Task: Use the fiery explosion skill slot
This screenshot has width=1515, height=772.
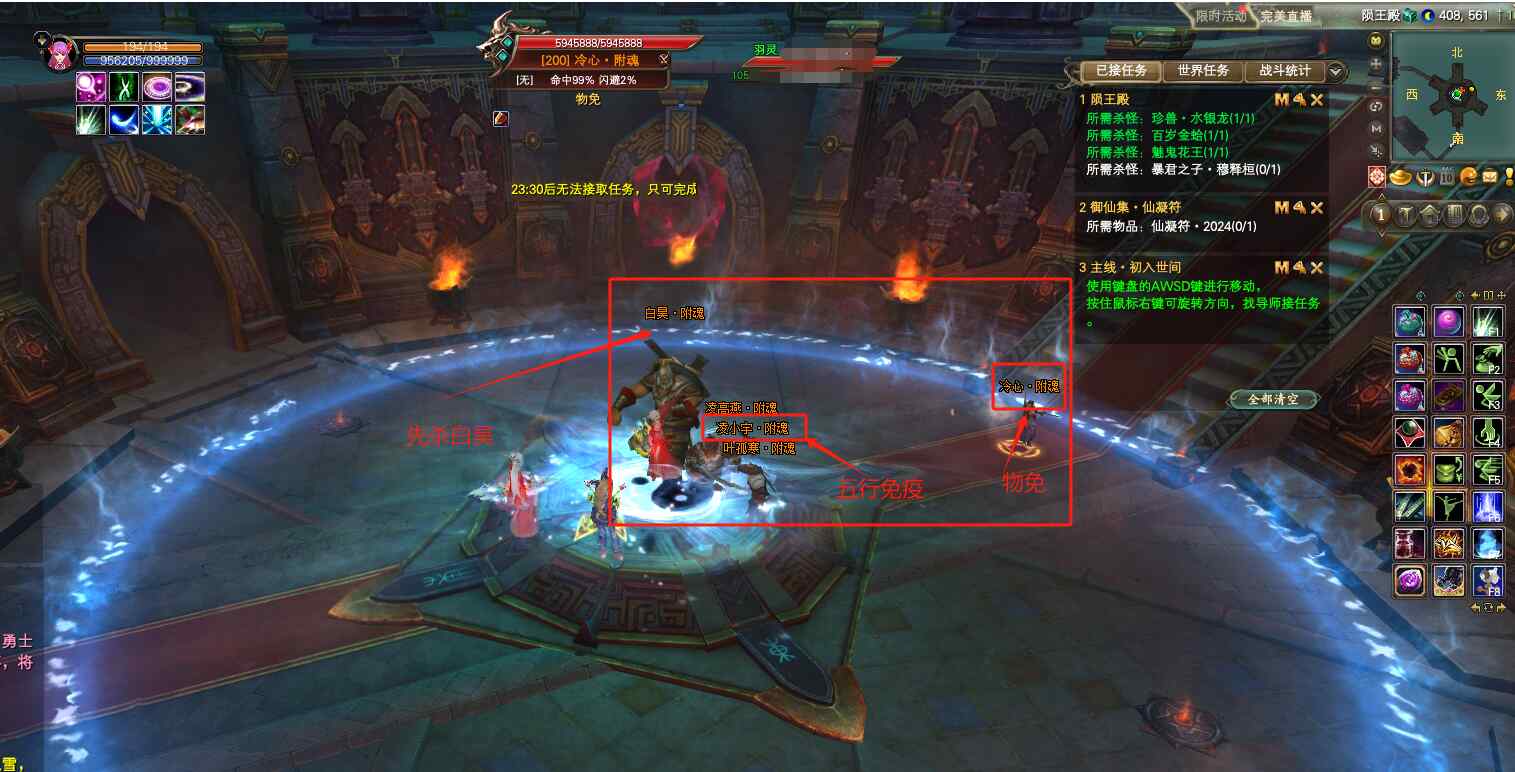Action: 1409,469
